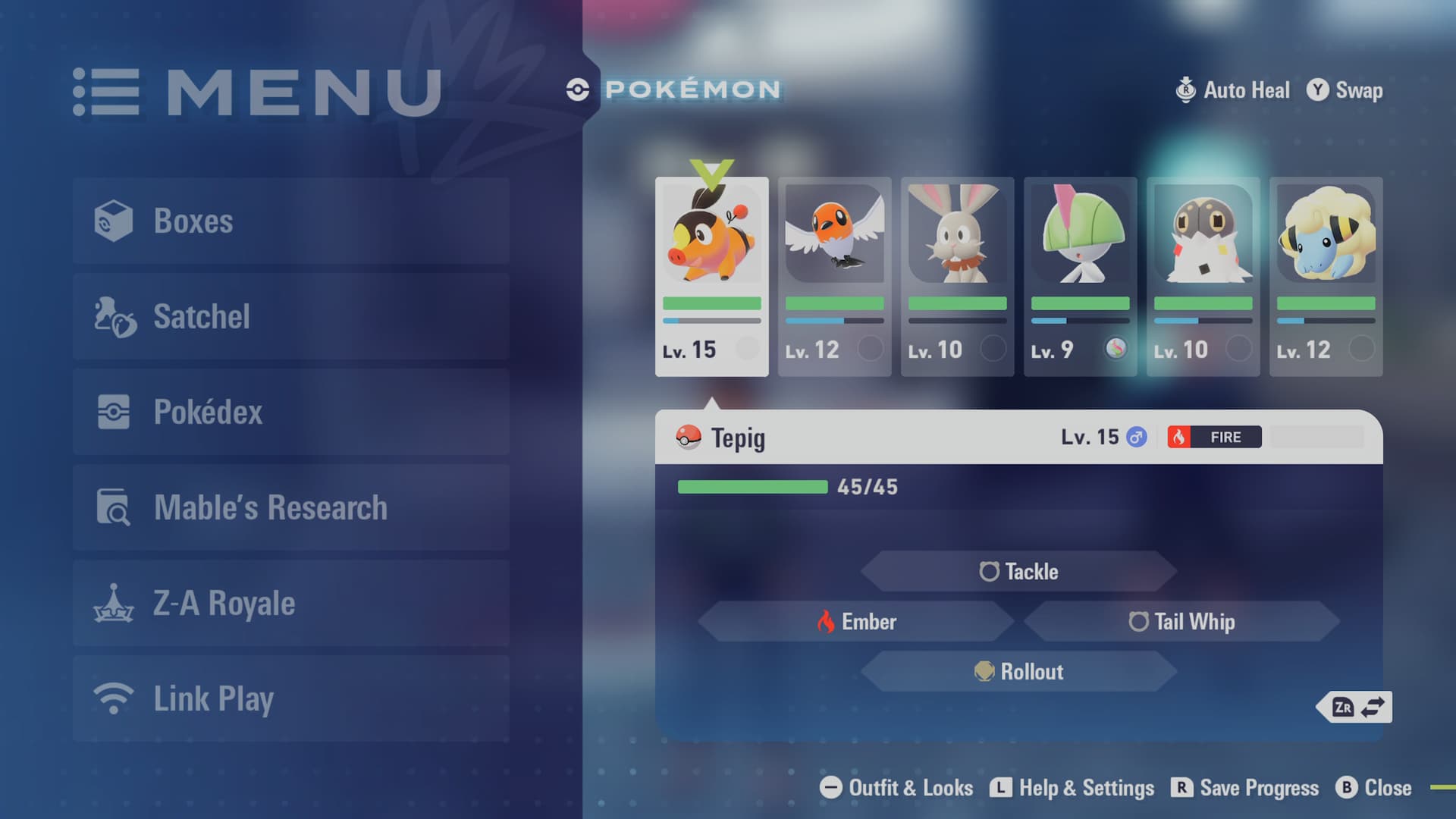Click the Auto Heal option
The height and width of the screenshot is (819, 1456).
click(1232, 90)
